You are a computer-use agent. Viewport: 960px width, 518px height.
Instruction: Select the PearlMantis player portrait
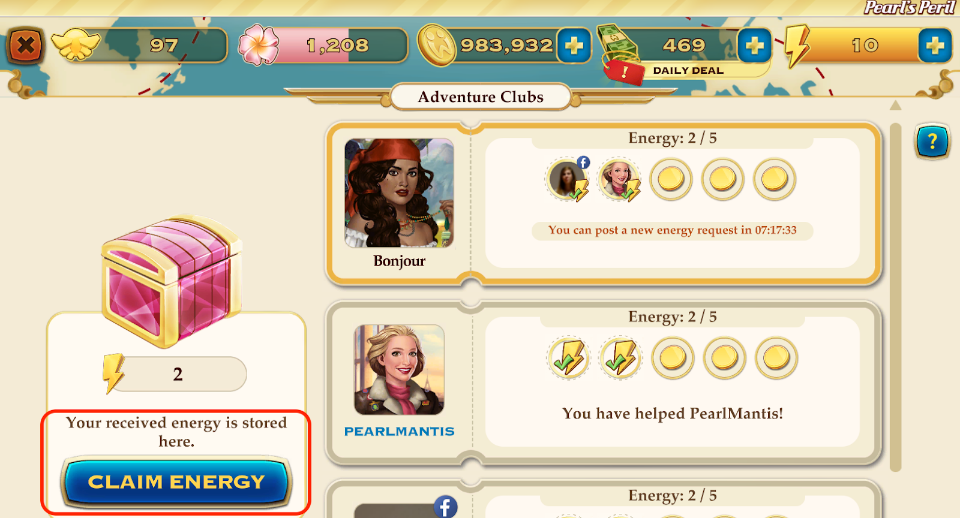point(399,371)
